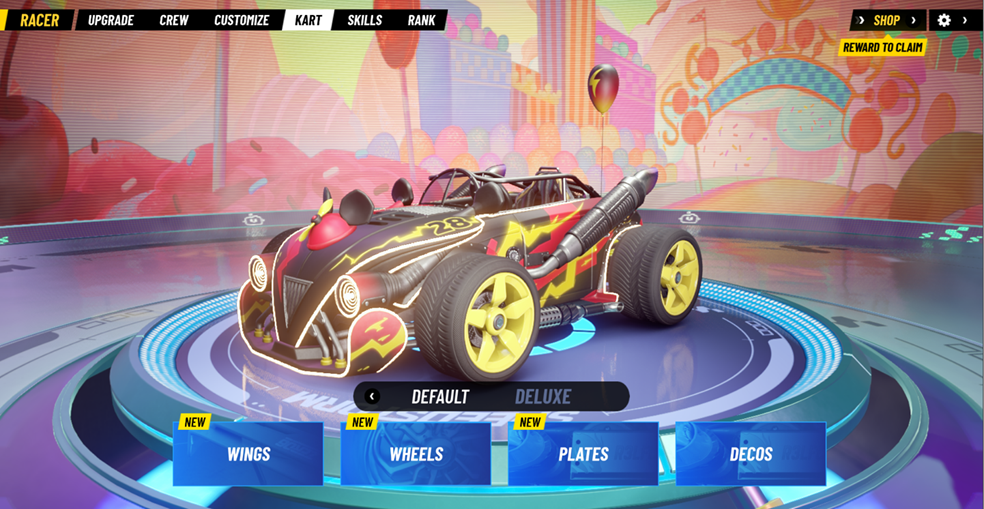The height and width of the screenshot is (509, 984).
Task: Open the Decos category
Action: [x=751, y=454]
